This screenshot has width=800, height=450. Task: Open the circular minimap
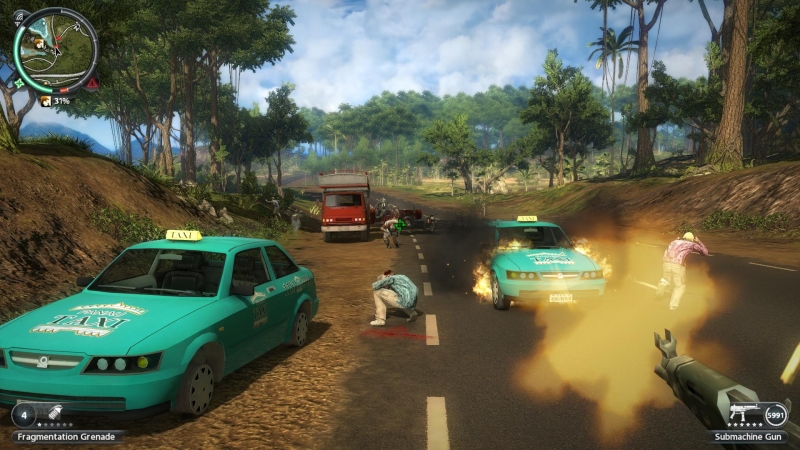pyautogui.click(x=56, y=49)
